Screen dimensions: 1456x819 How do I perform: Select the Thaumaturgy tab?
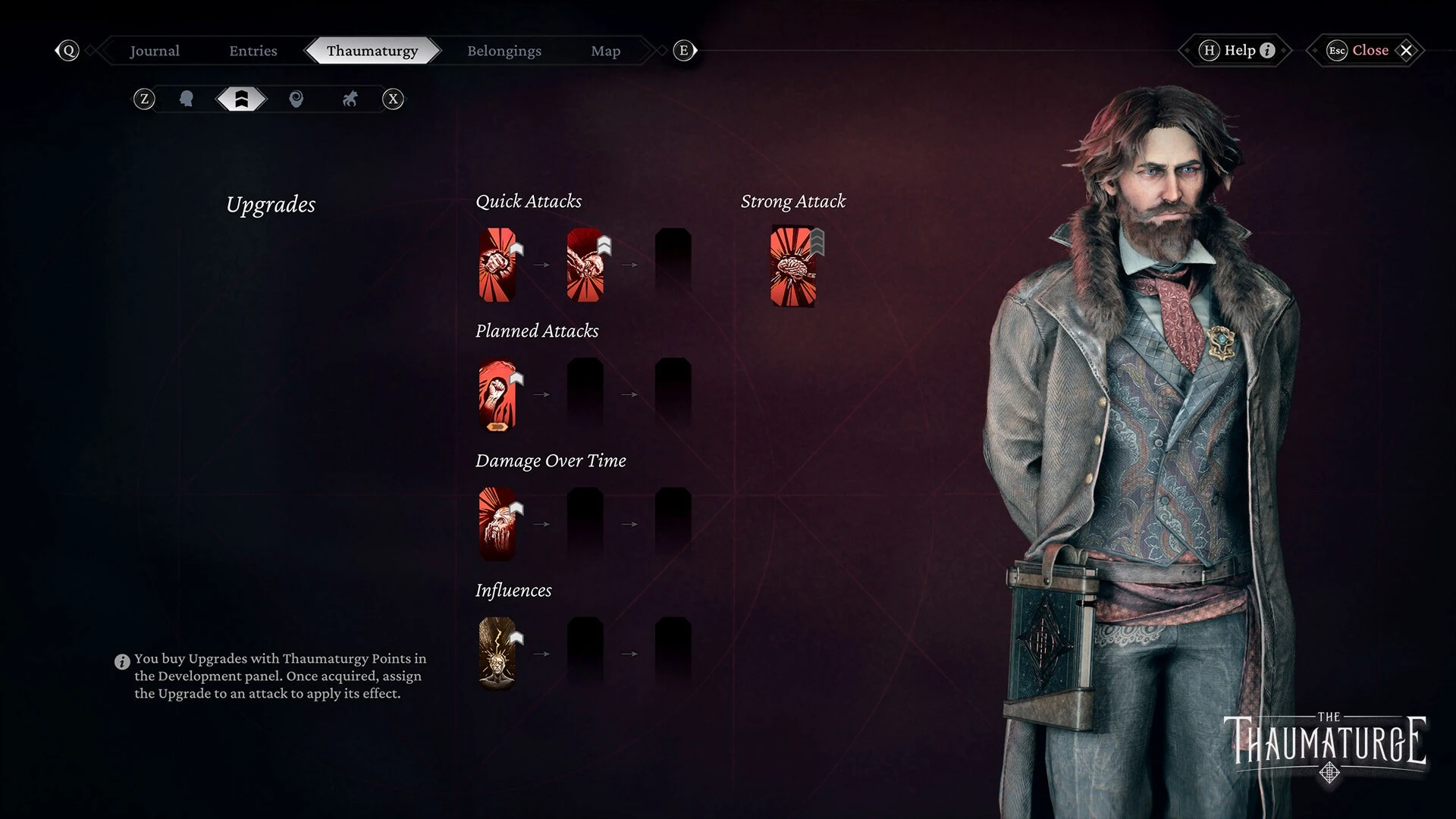point(372,51)
